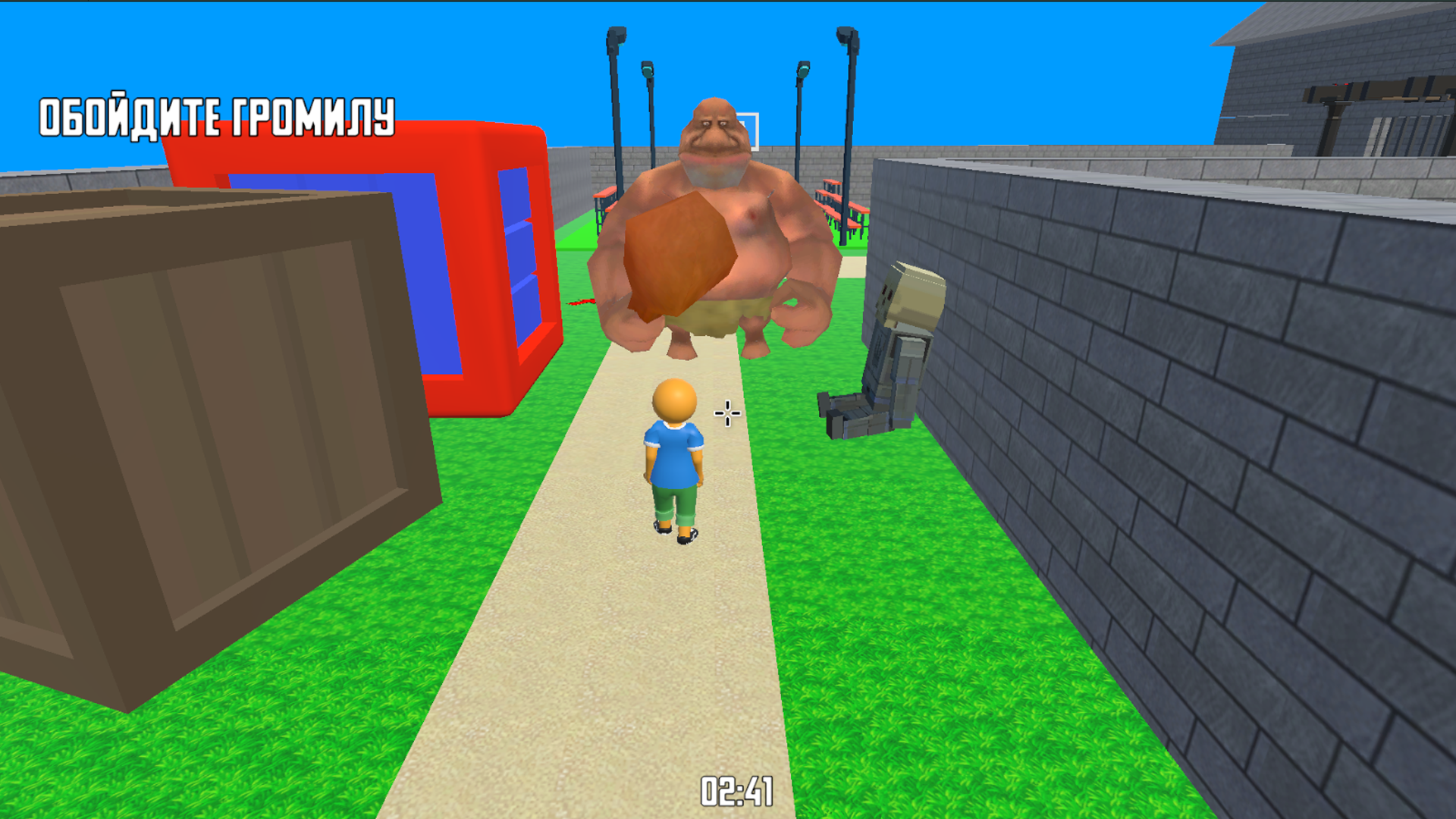1456x819 pixels.
Task: Click the crosshair in the screen center
Action: [726, 413]
